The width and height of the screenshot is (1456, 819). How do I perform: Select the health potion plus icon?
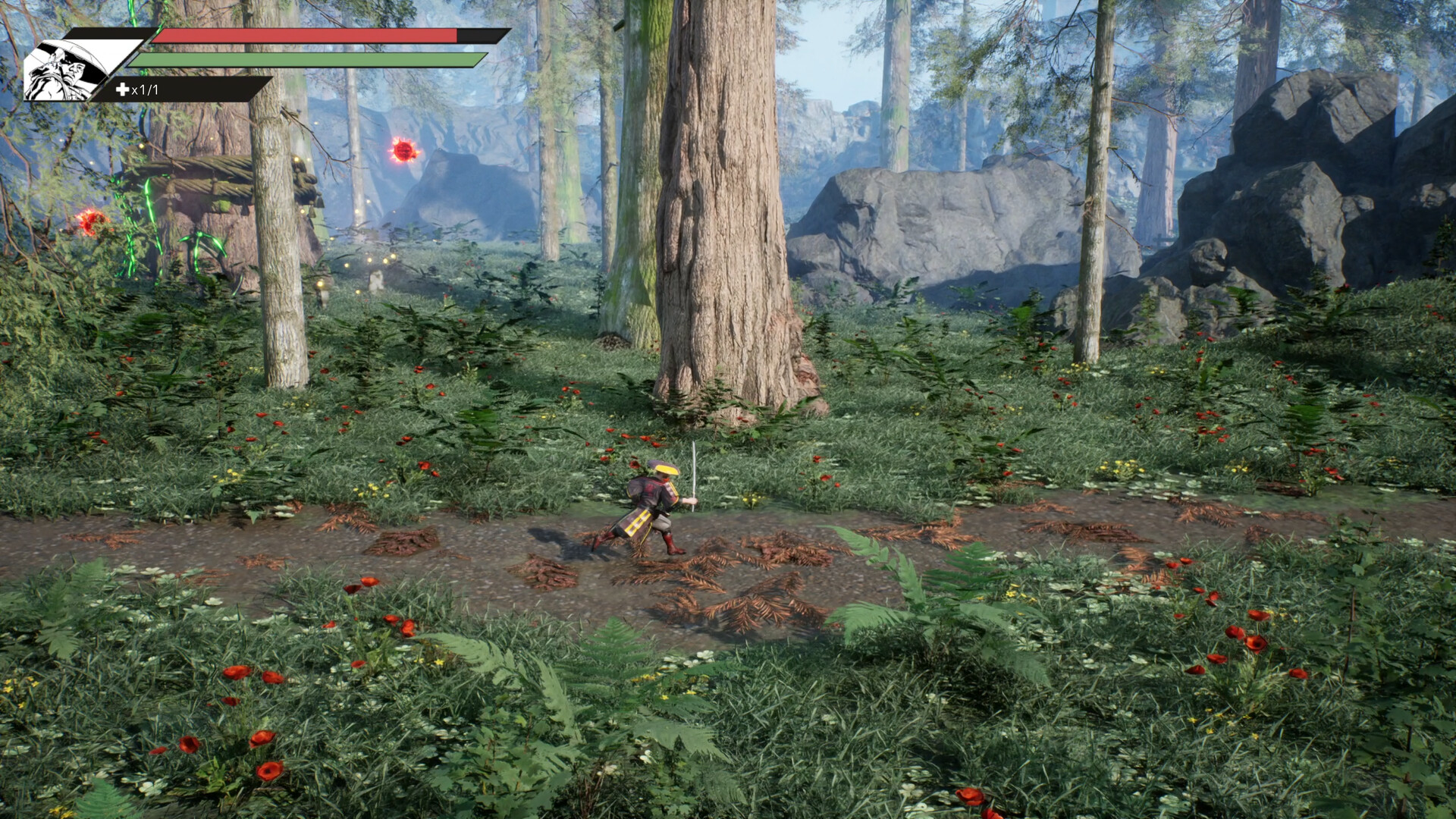(x=121, y=88)
